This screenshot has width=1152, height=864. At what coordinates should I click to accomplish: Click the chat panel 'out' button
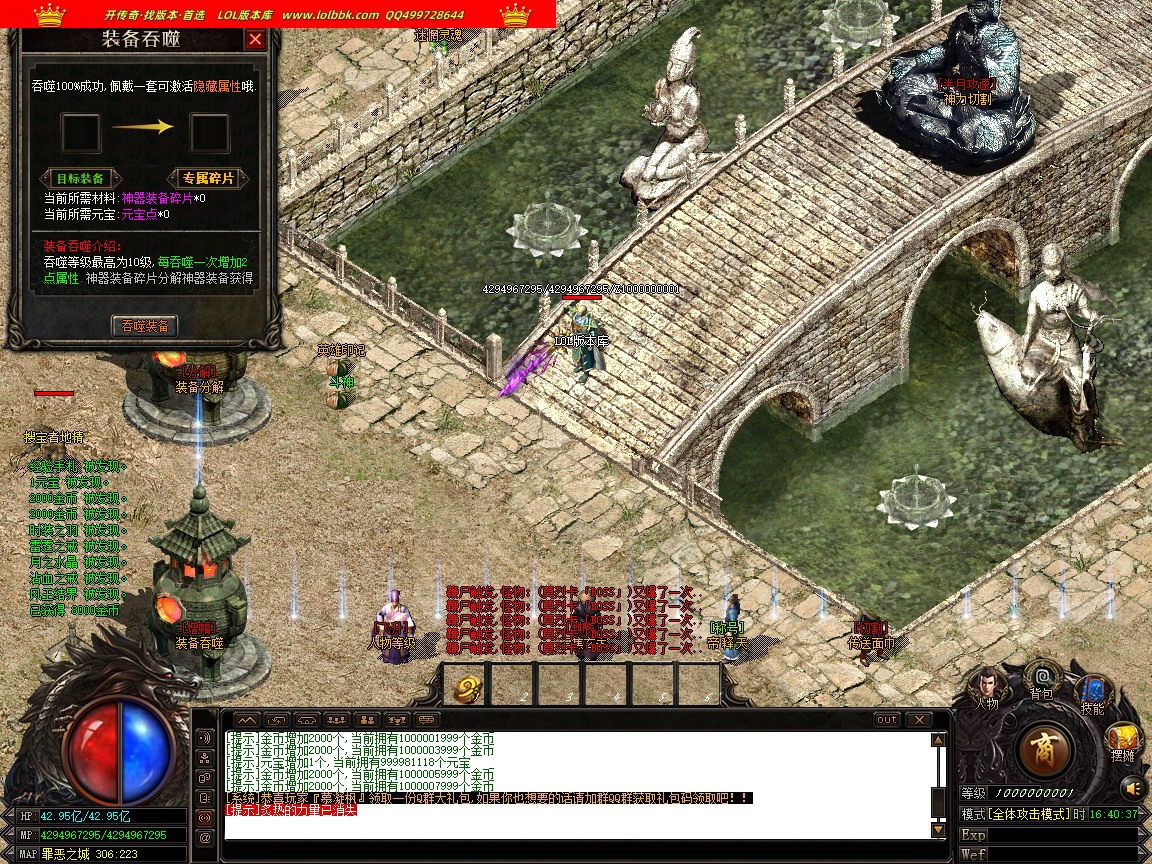point(886,720)
